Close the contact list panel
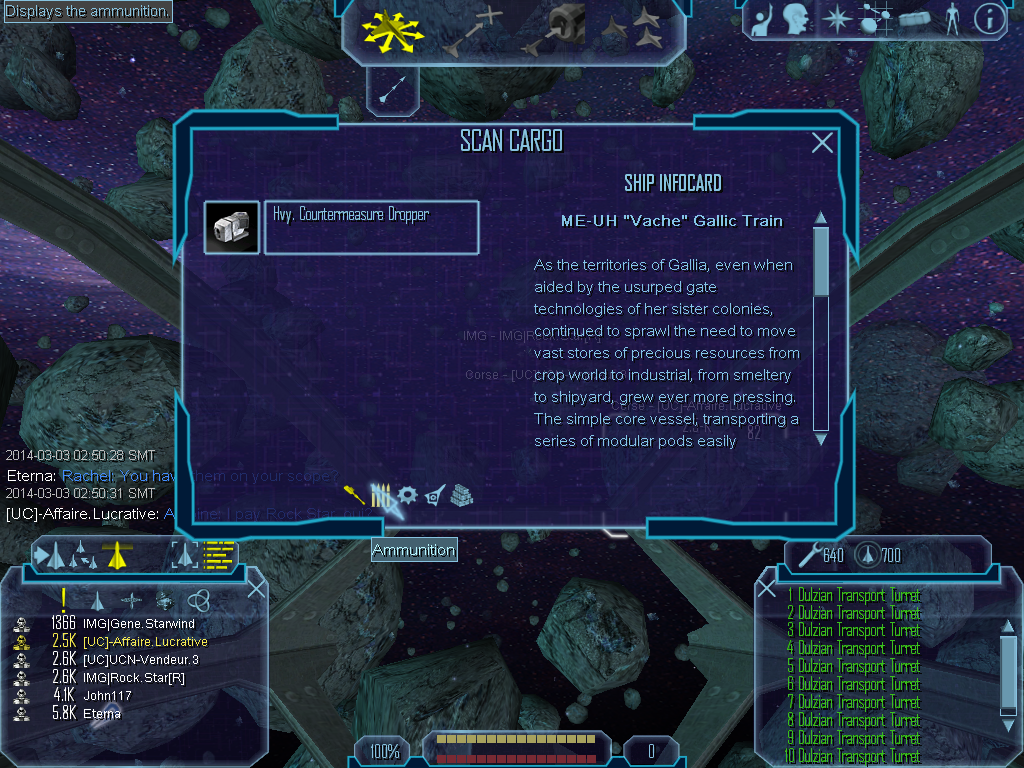Screen dimensions: 1024x768 (x=256, y=589)
